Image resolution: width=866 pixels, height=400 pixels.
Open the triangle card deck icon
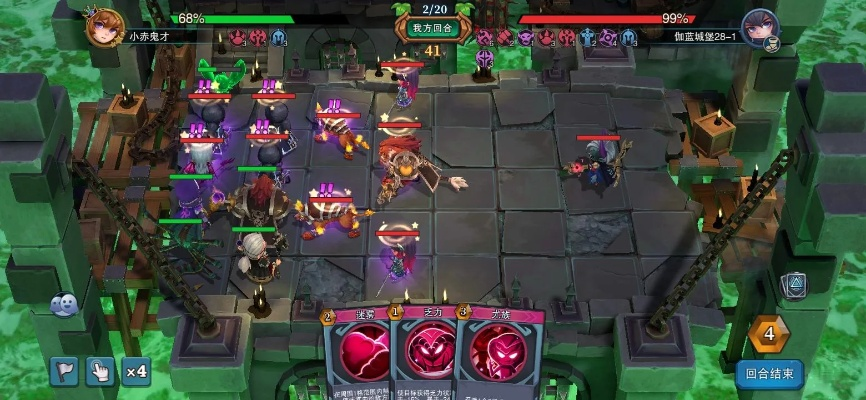(793, 284)
